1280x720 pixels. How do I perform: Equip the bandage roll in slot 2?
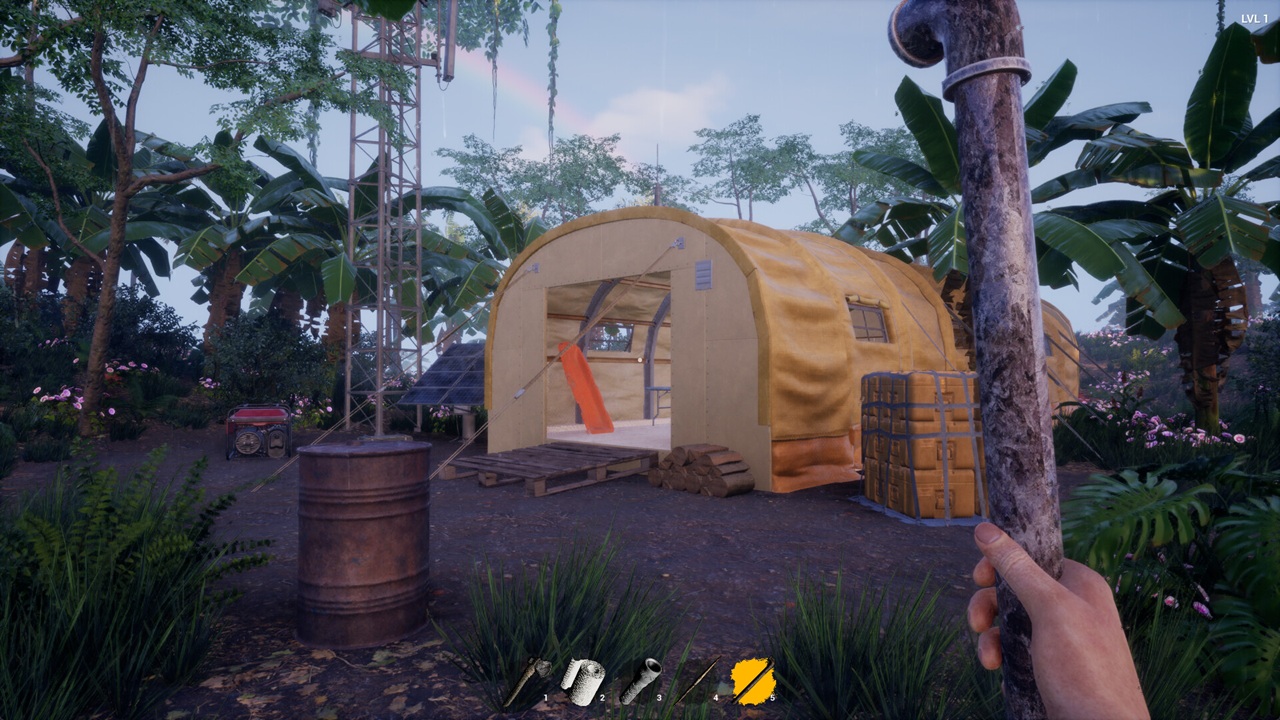582,680
